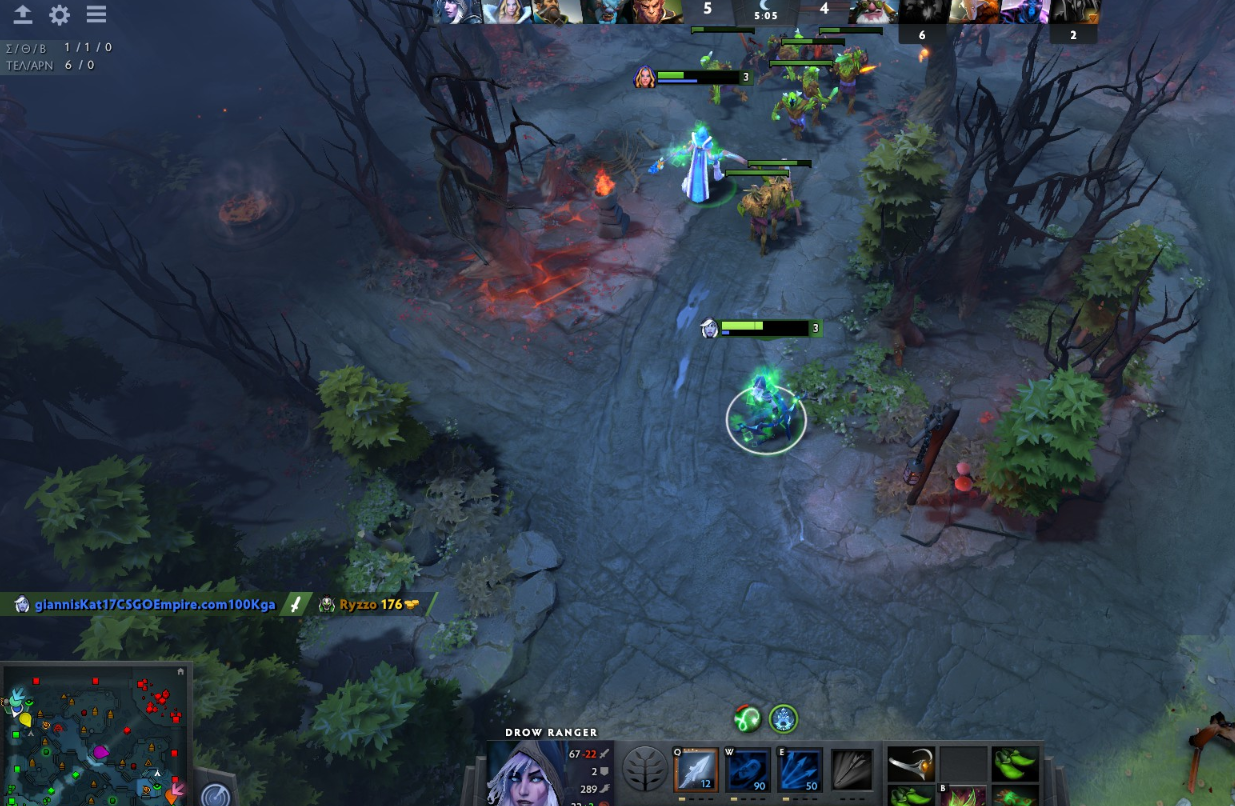Select the greyed-out Marksmanship ultimate icon
This screenshot has height=806, width=1235.
click(852, 770)
